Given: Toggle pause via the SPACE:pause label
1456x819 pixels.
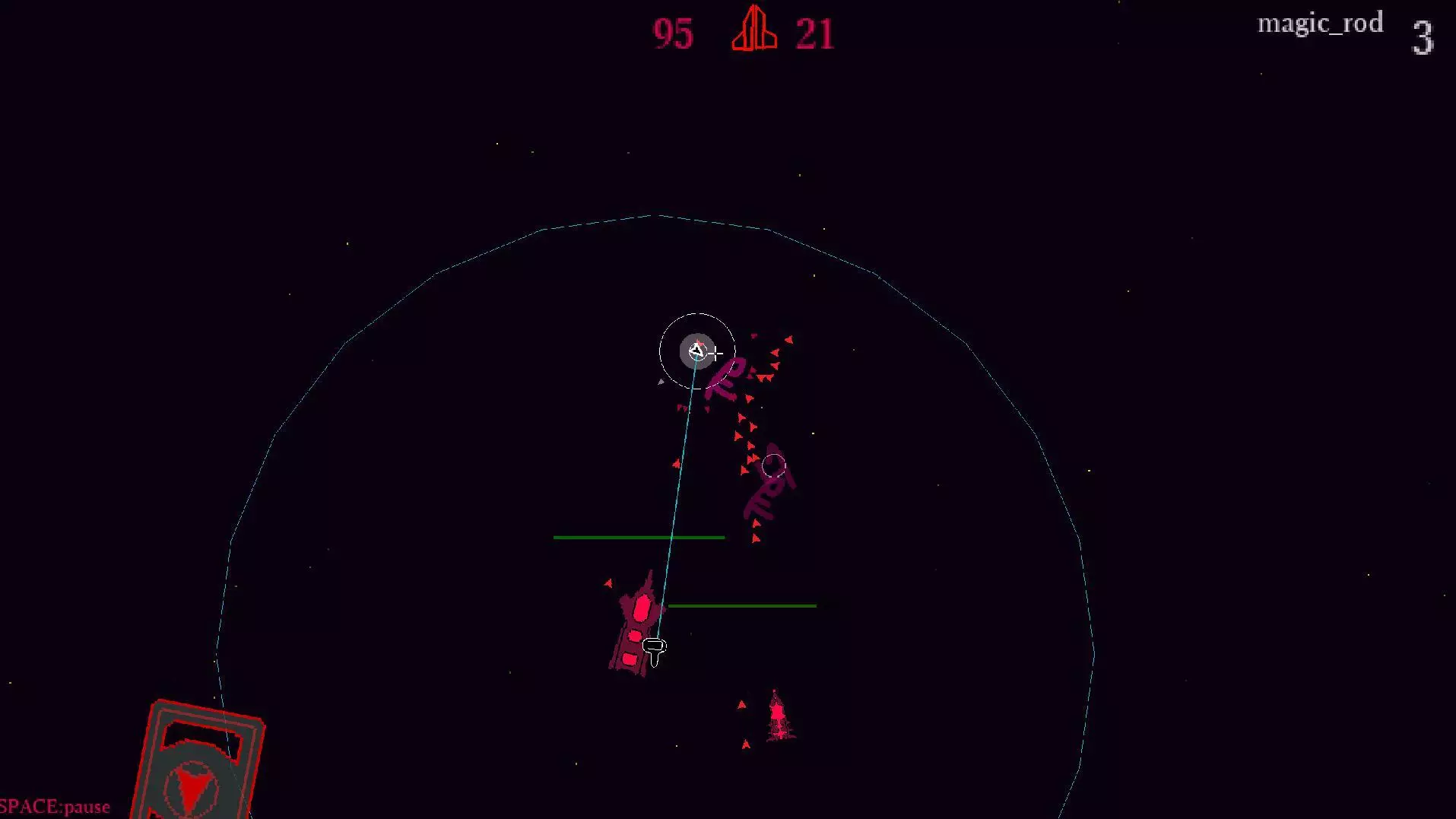Looking at the screenshot, I should pyautogui.click(x=53, y=807).
